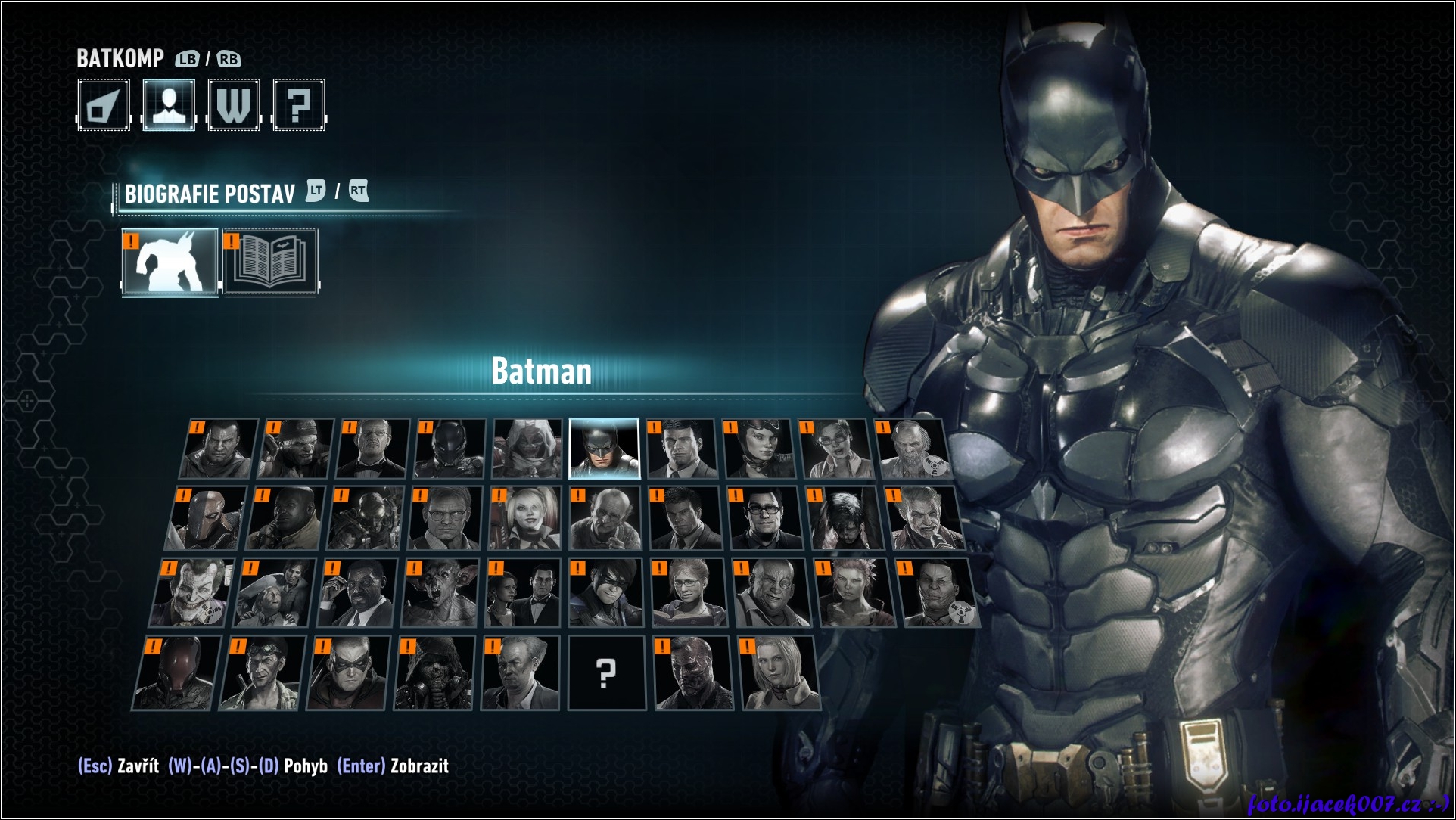
Task: Select the Red Hood helmet portrait
Action: 175,672
